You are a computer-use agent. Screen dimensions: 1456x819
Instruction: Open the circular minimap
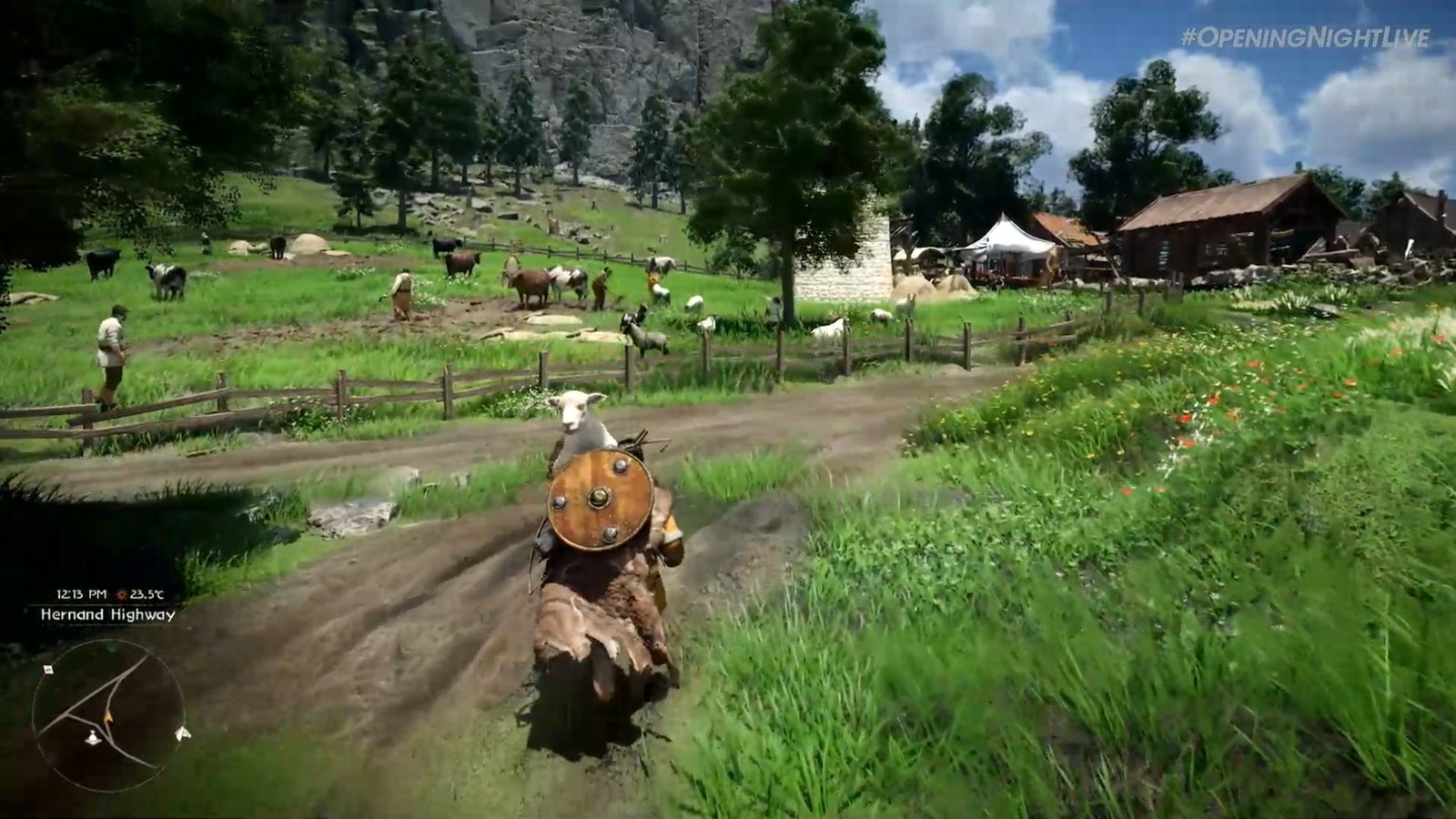click(107, 715)
